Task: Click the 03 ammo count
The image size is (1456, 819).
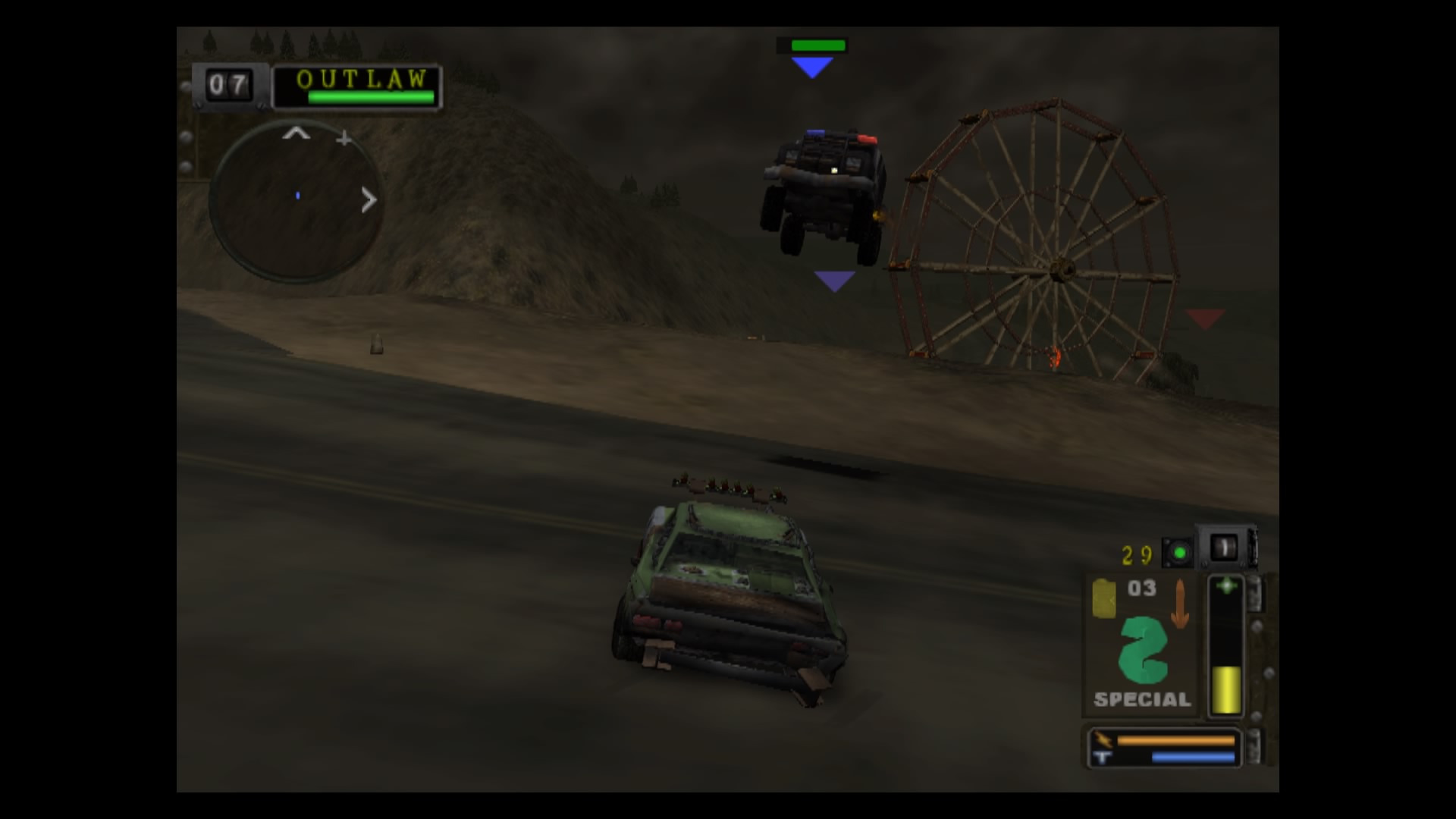Action: point(1141,588)
